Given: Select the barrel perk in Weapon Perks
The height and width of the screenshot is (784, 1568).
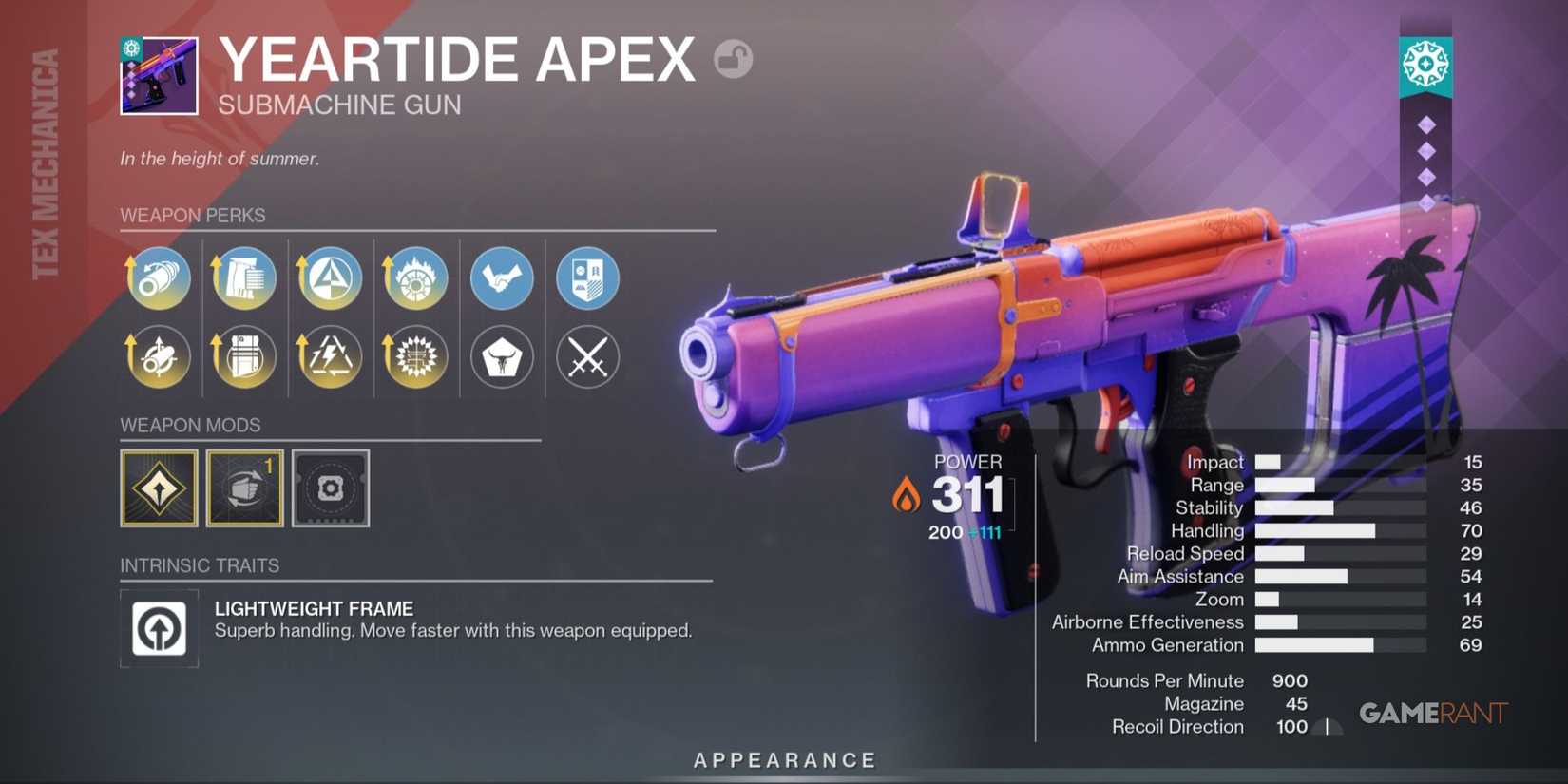Looking at the screenshot, I should tap(159, 277).
